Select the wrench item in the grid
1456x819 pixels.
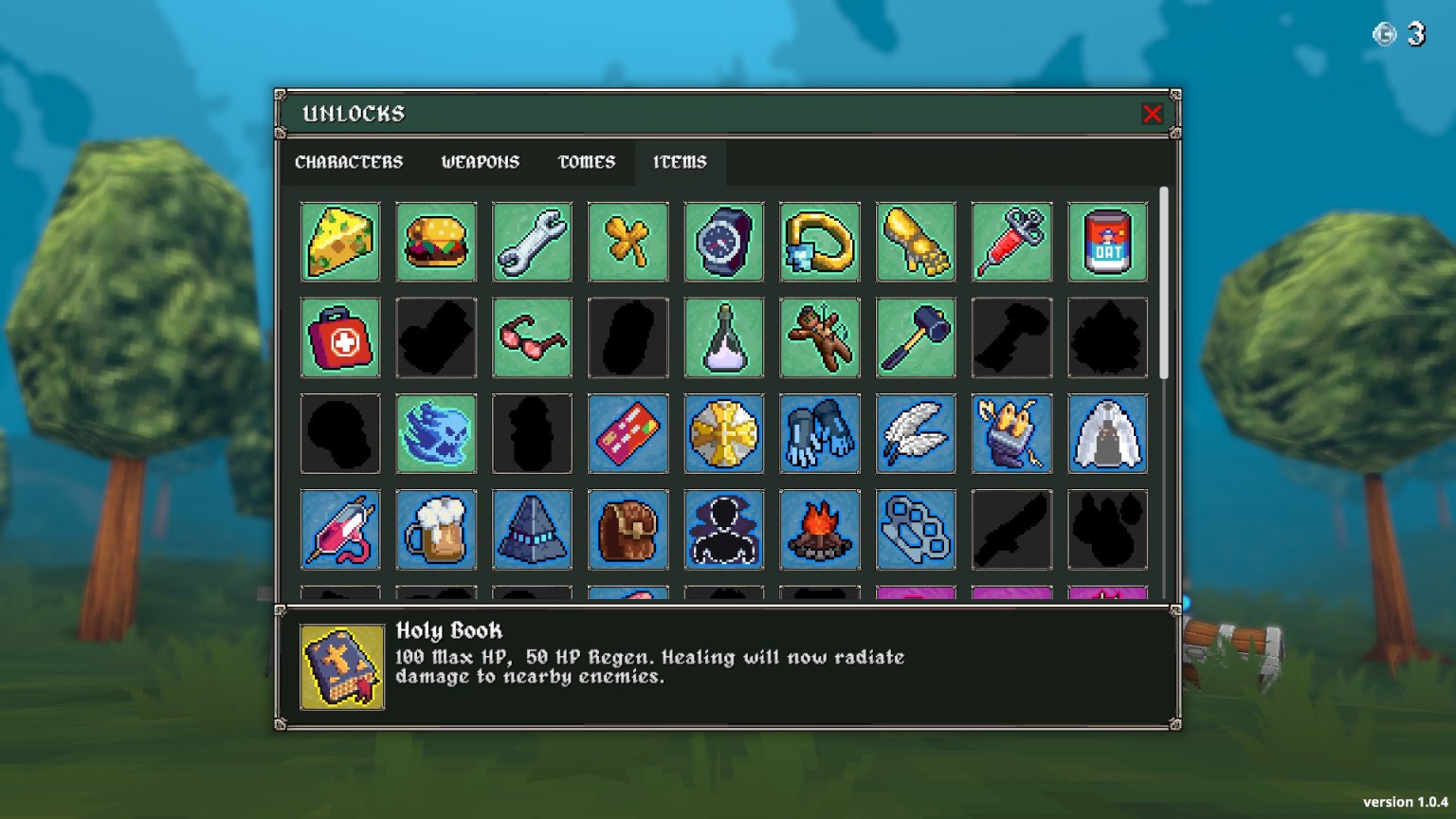pyautogui.click(x=532, y=242)
